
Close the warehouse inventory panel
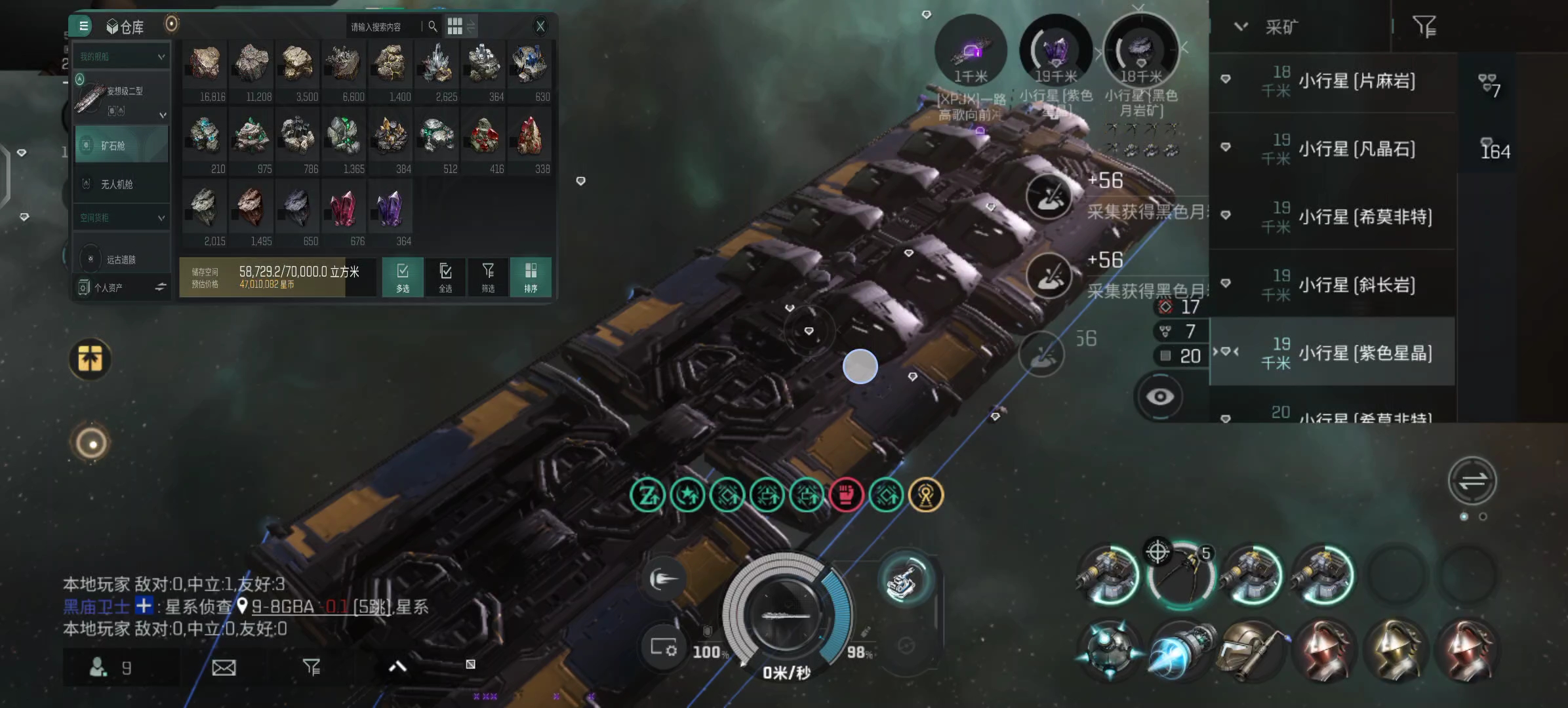click(540, 26)
